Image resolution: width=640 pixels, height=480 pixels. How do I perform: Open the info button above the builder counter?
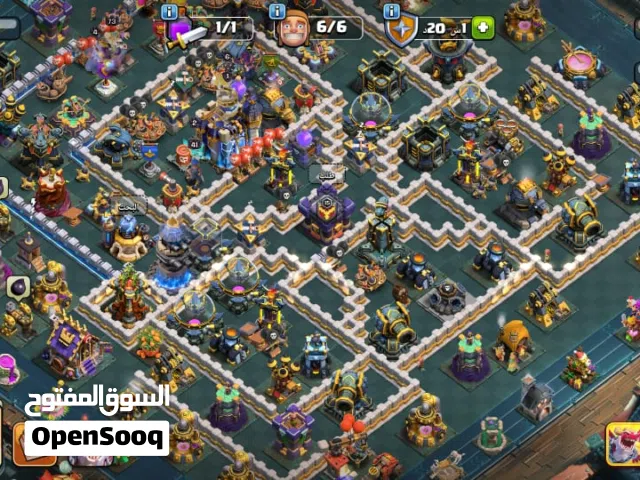279,10
